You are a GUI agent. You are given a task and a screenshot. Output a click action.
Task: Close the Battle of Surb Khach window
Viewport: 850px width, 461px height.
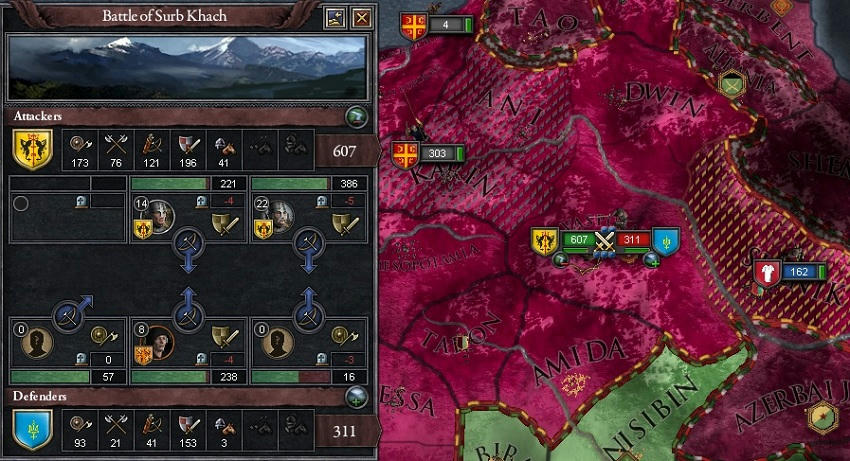(x=362, y=17)
